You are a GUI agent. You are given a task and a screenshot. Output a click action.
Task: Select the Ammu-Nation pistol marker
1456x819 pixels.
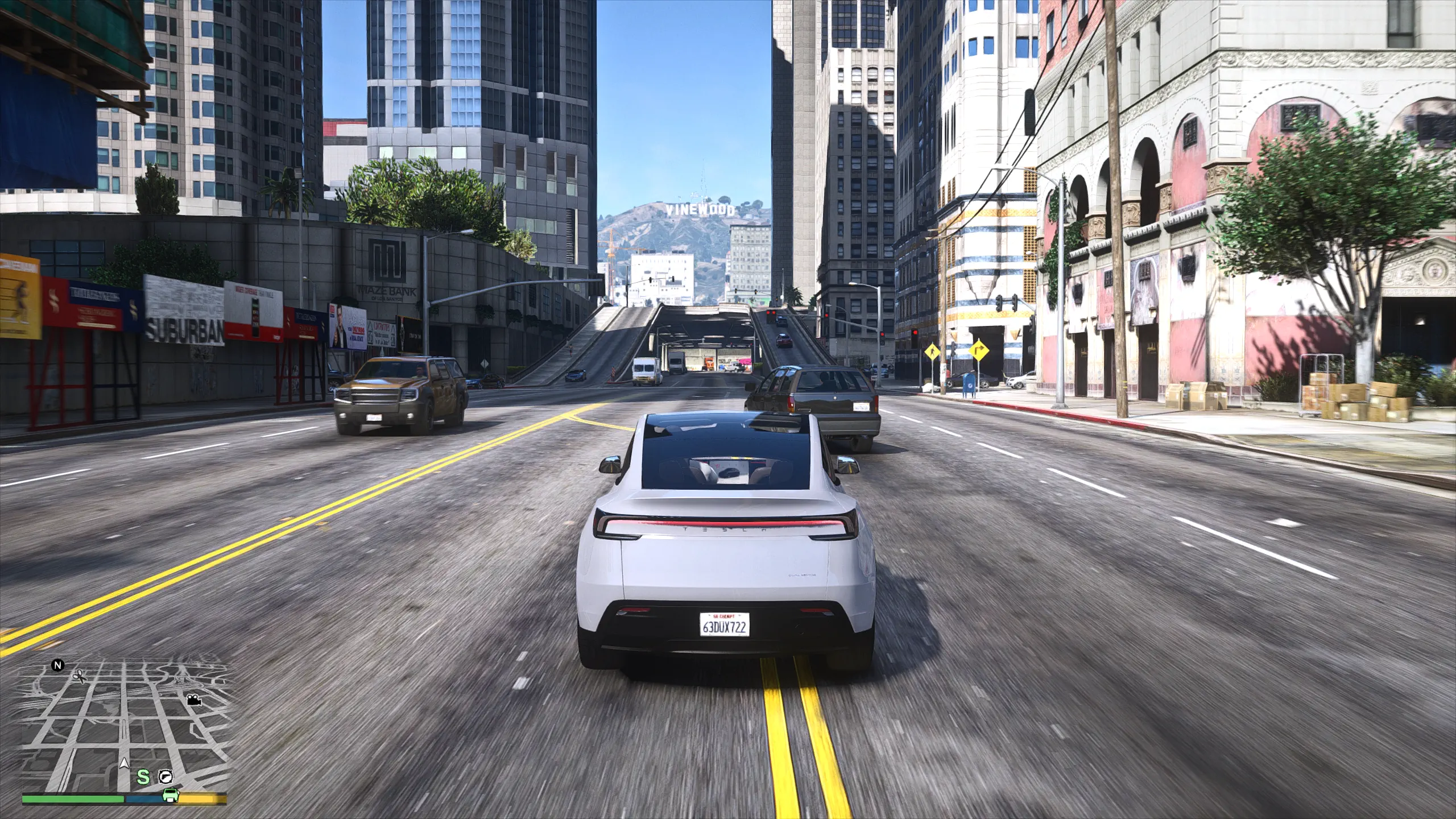[x=166, y=776]
